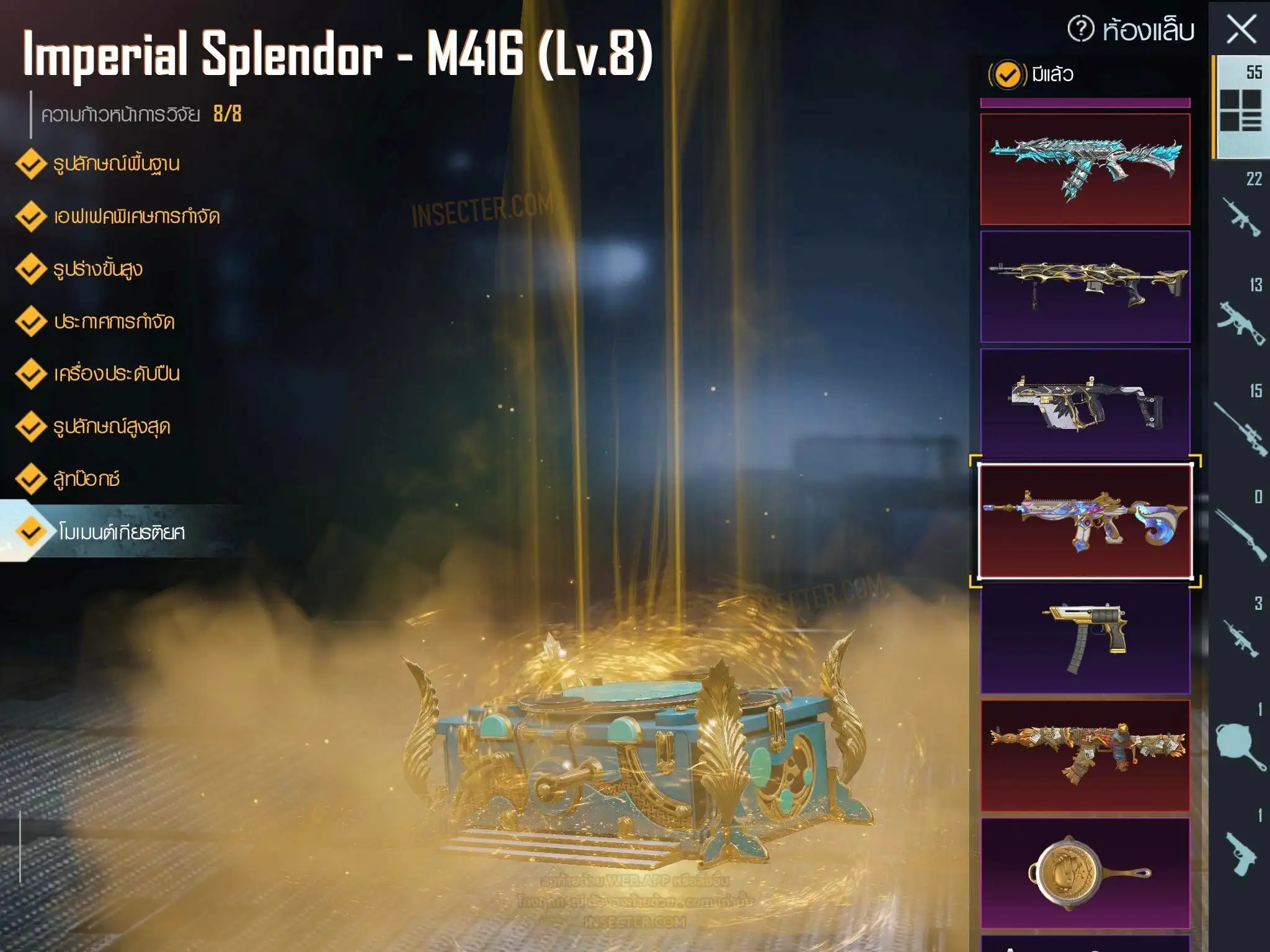Screen dimensions: 1270x952
Task: Toggle the มีแล้ว owned filter checkbox
Action: pyautogui.click(x=1007, y=75)
